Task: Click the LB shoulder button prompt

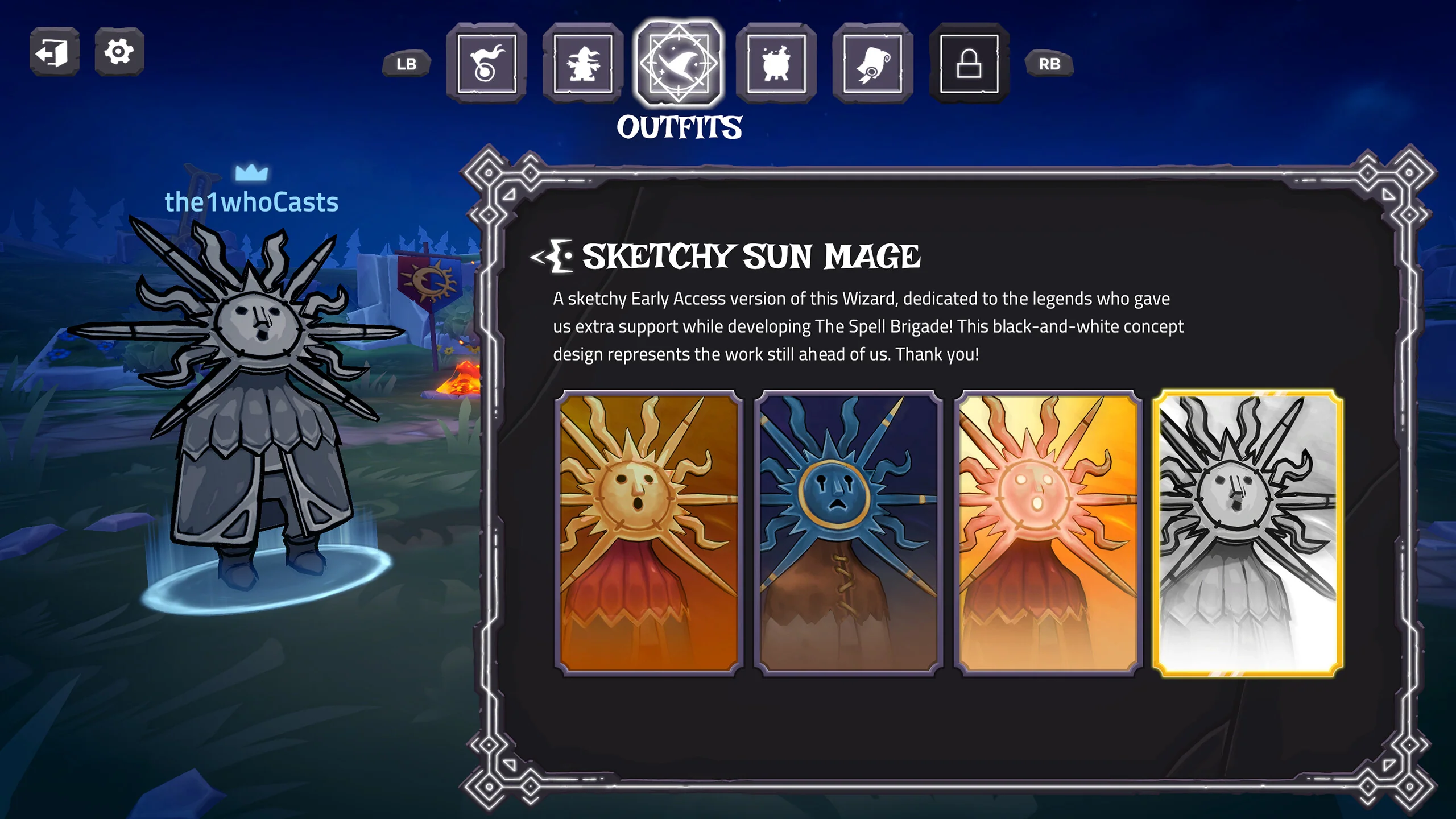Action: point(408,64)
